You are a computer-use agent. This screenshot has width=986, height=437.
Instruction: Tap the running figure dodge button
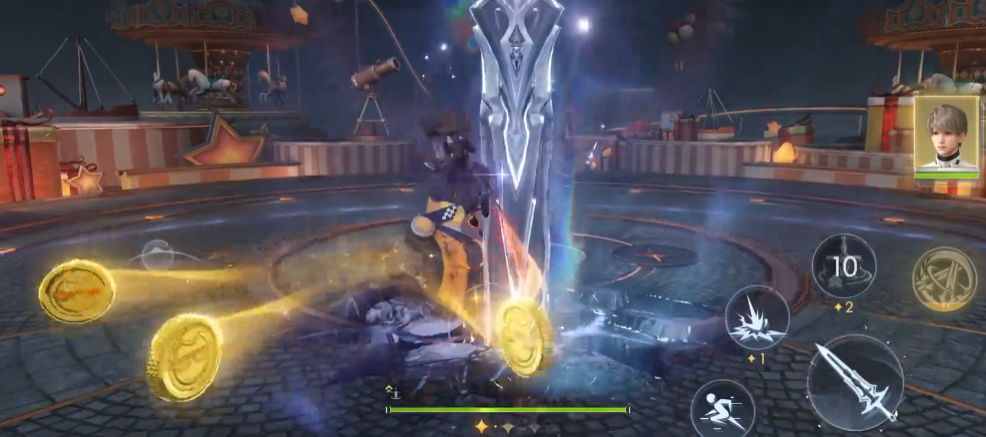coord(723,407)
